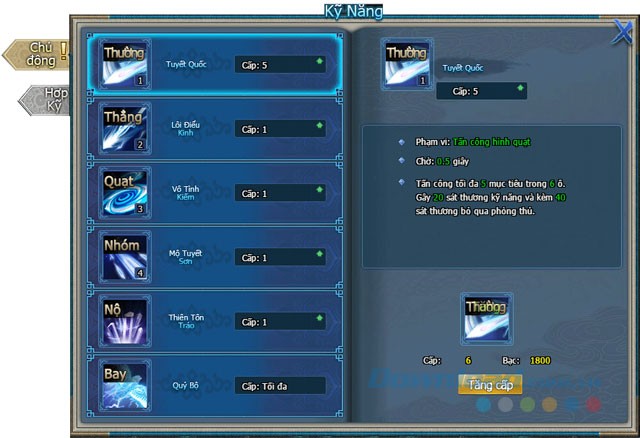Open the Hợp Kỹ tab
The height and width of the screenshot is (438, 640).
(x=52, y=99)
